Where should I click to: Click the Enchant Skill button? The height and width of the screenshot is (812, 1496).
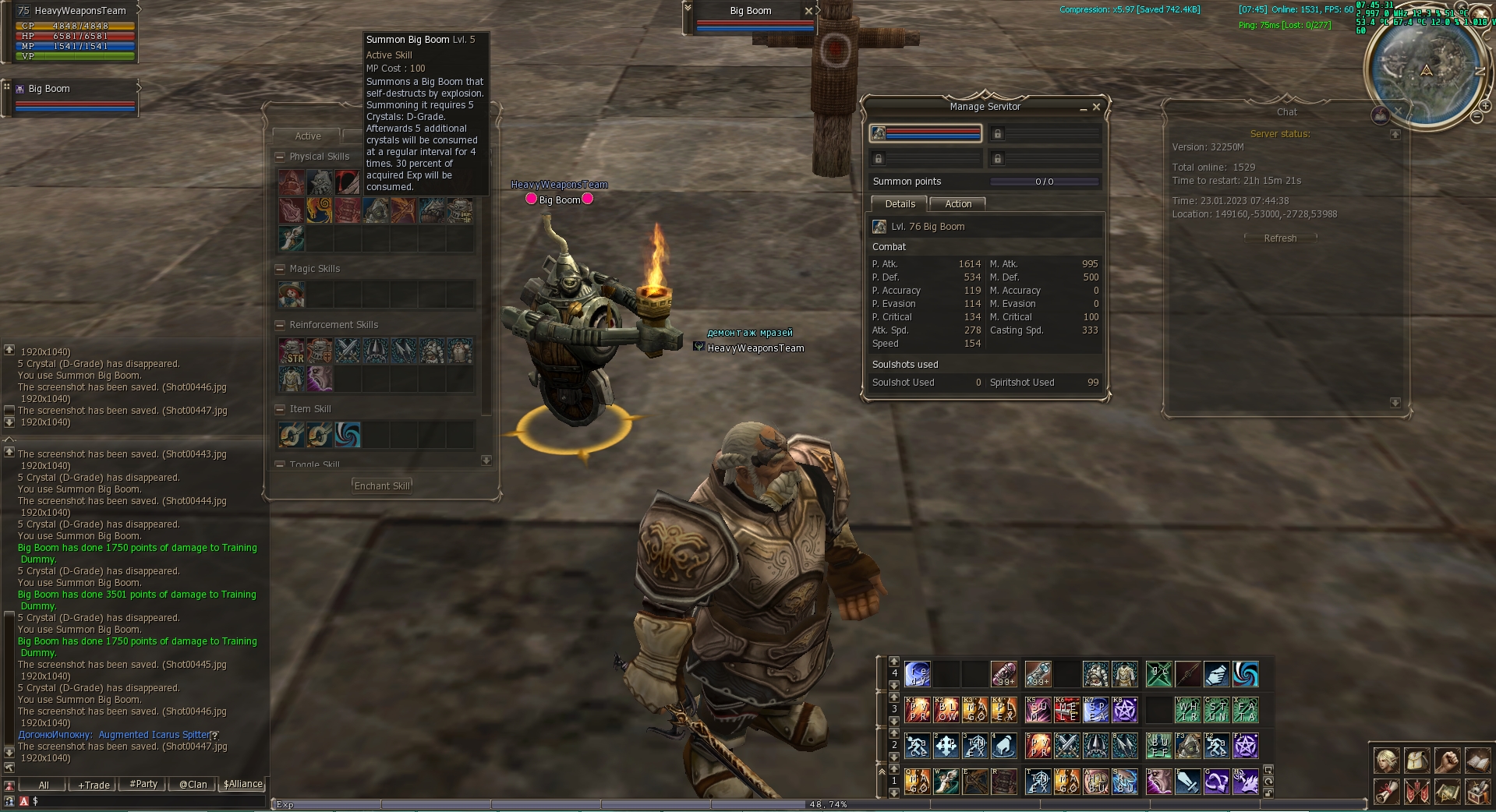pos(381,485)
